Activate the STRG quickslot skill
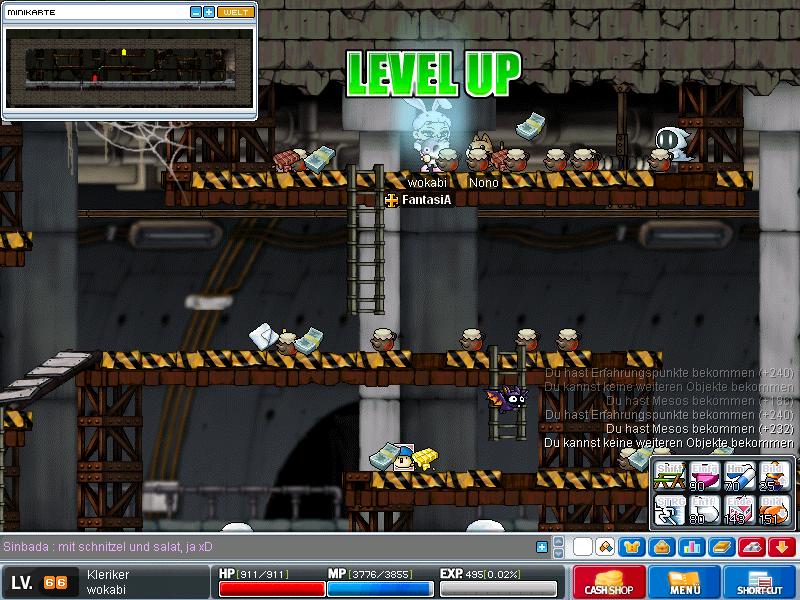The width and height of the screenshot is (800, 600). (668, 510)
